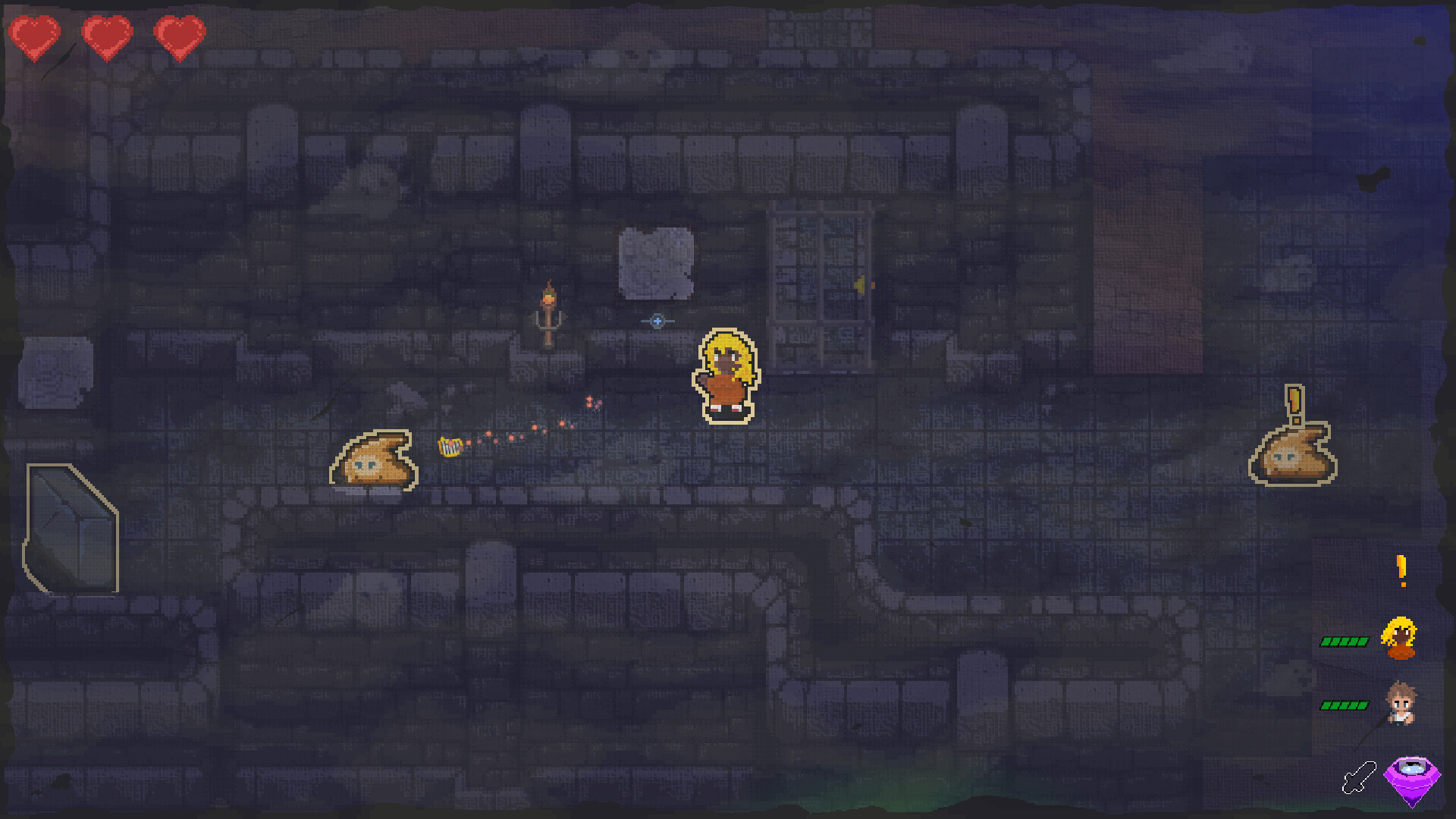Click the golden harp beside the left slime
1456x819 pixels.
pyautogui.click(x=449, y=447)
